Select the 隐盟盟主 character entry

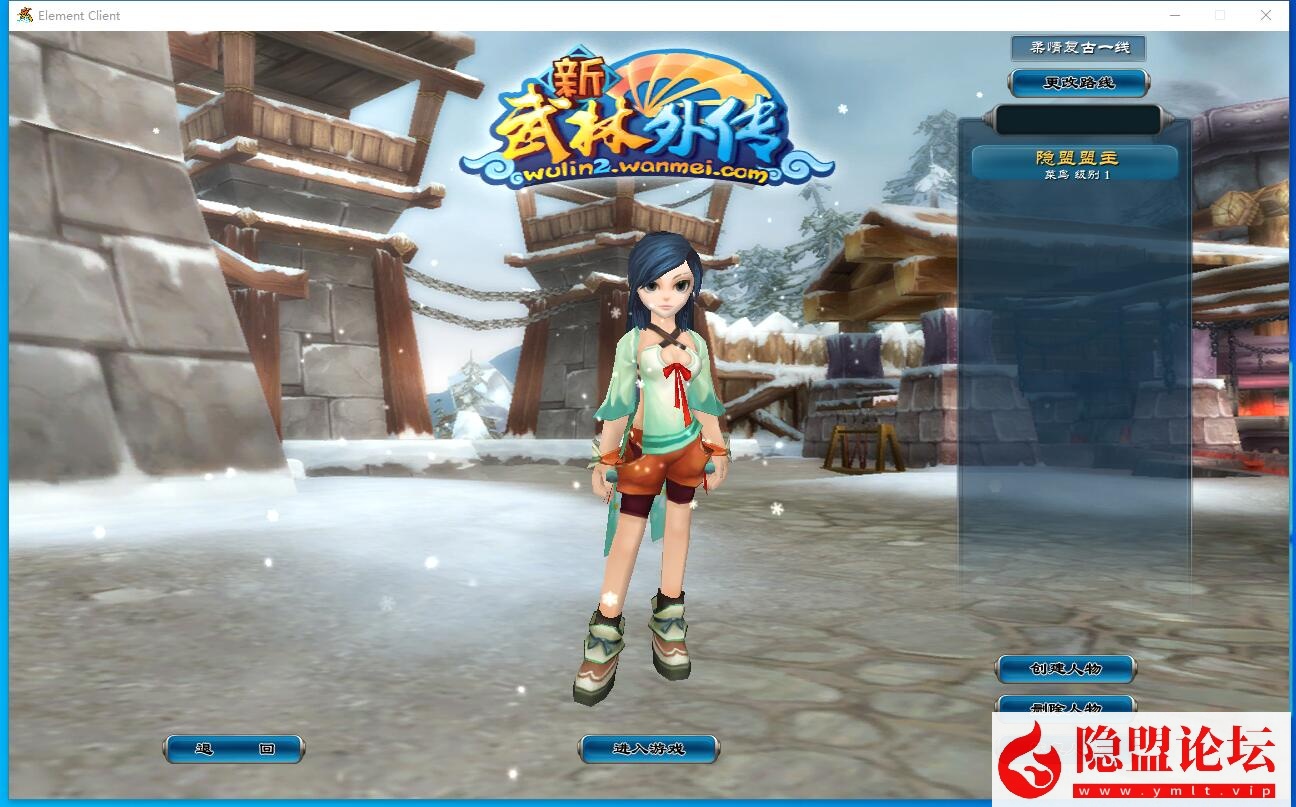click(1074, 164)
